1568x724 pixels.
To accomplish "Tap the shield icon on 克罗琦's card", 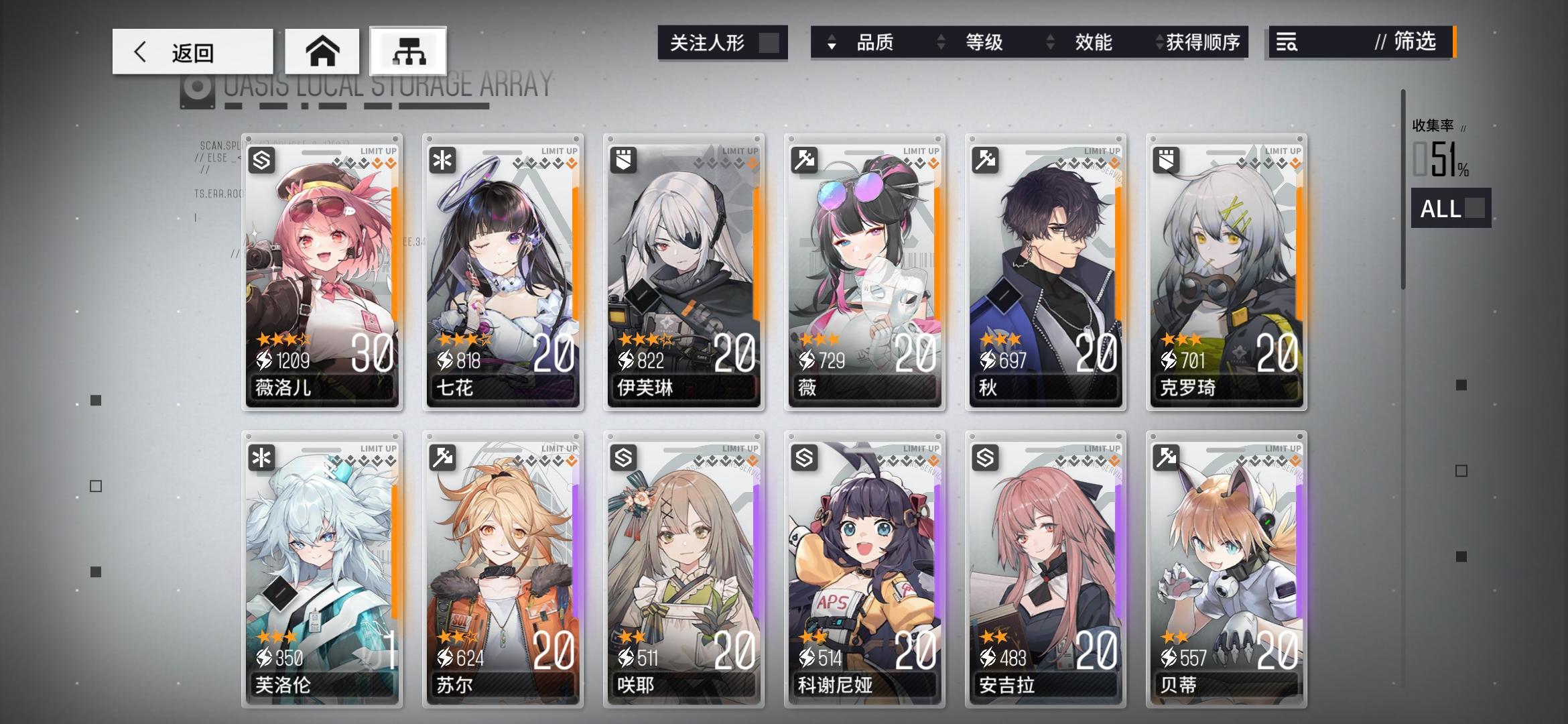I will 1166,160.
